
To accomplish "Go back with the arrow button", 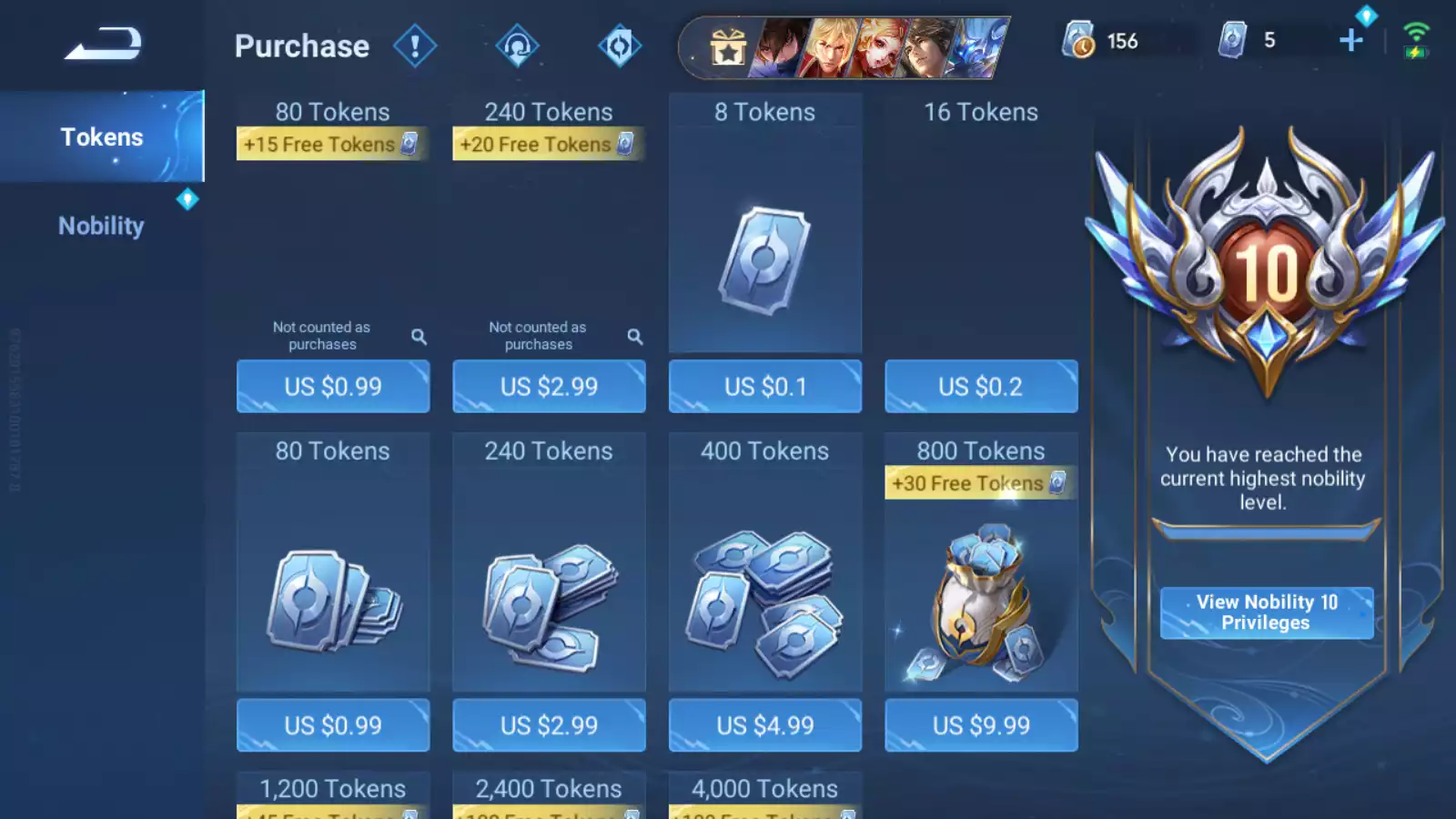I will pyautogui.click(x=102, y=44).
